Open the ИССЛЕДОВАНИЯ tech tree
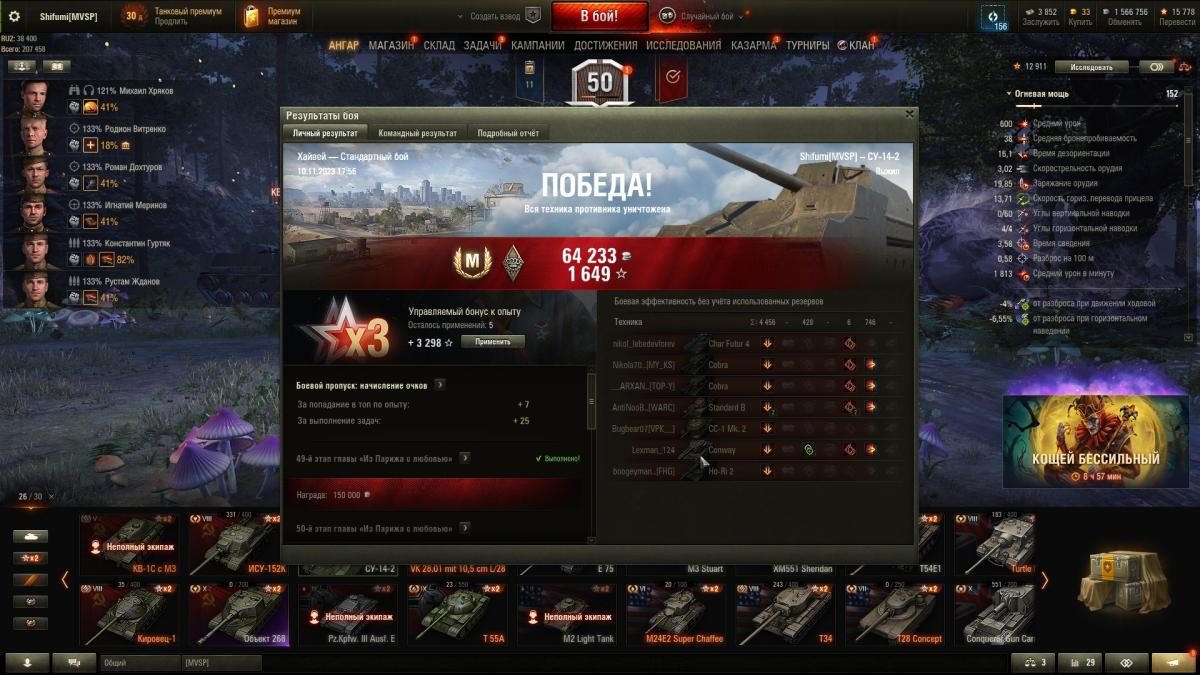 tap(683, 45)
